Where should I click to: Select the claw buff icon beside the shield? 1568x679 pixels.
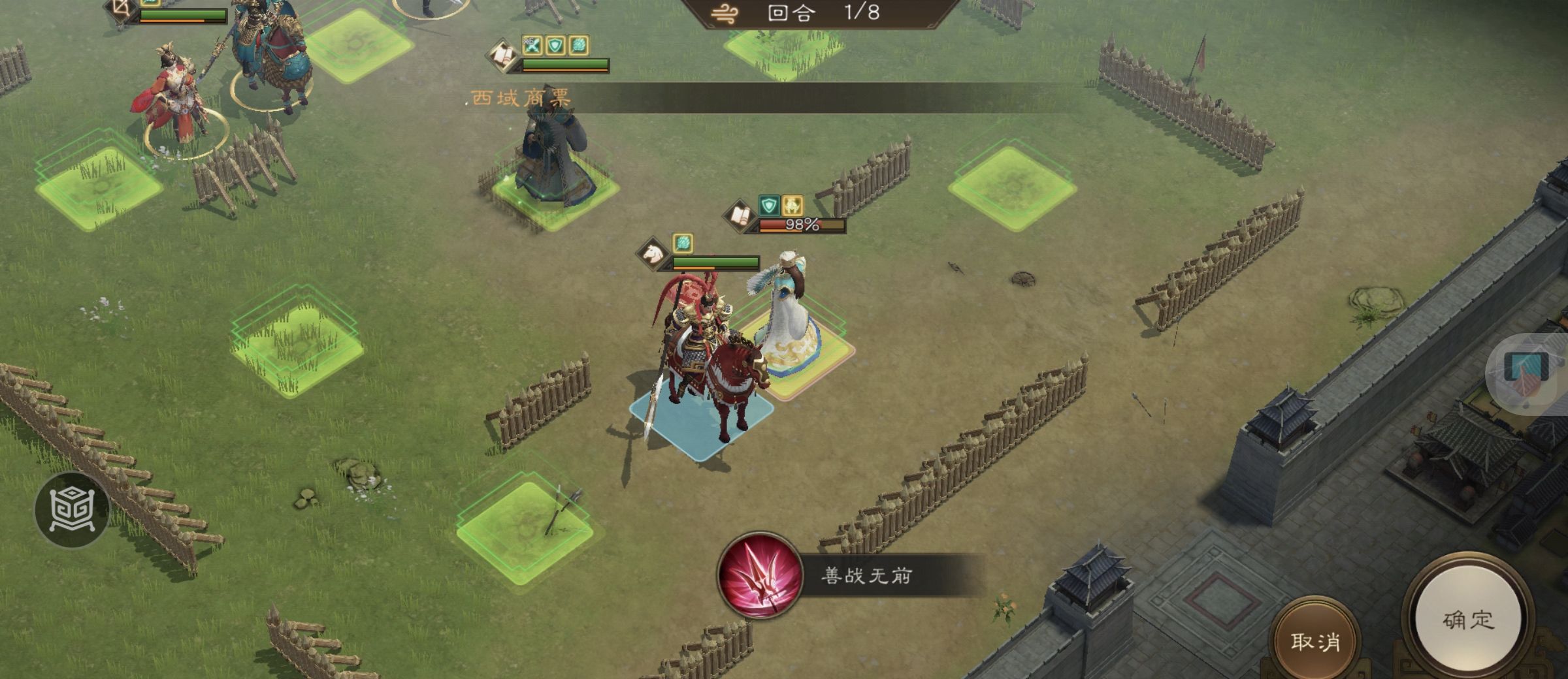click(578, 45)
